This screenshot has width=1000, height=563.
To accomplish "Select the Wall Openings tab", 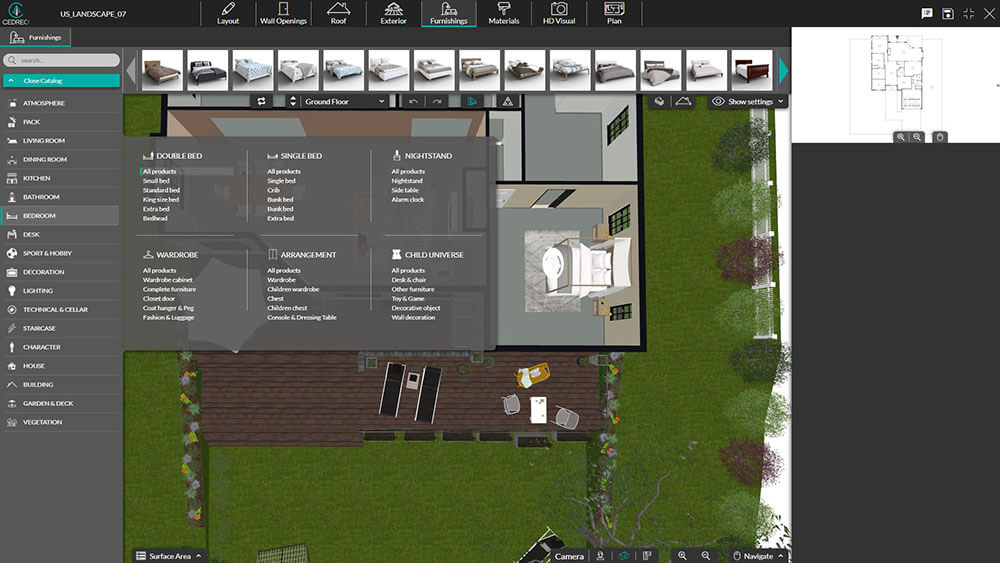I will (x=283, y=13).
